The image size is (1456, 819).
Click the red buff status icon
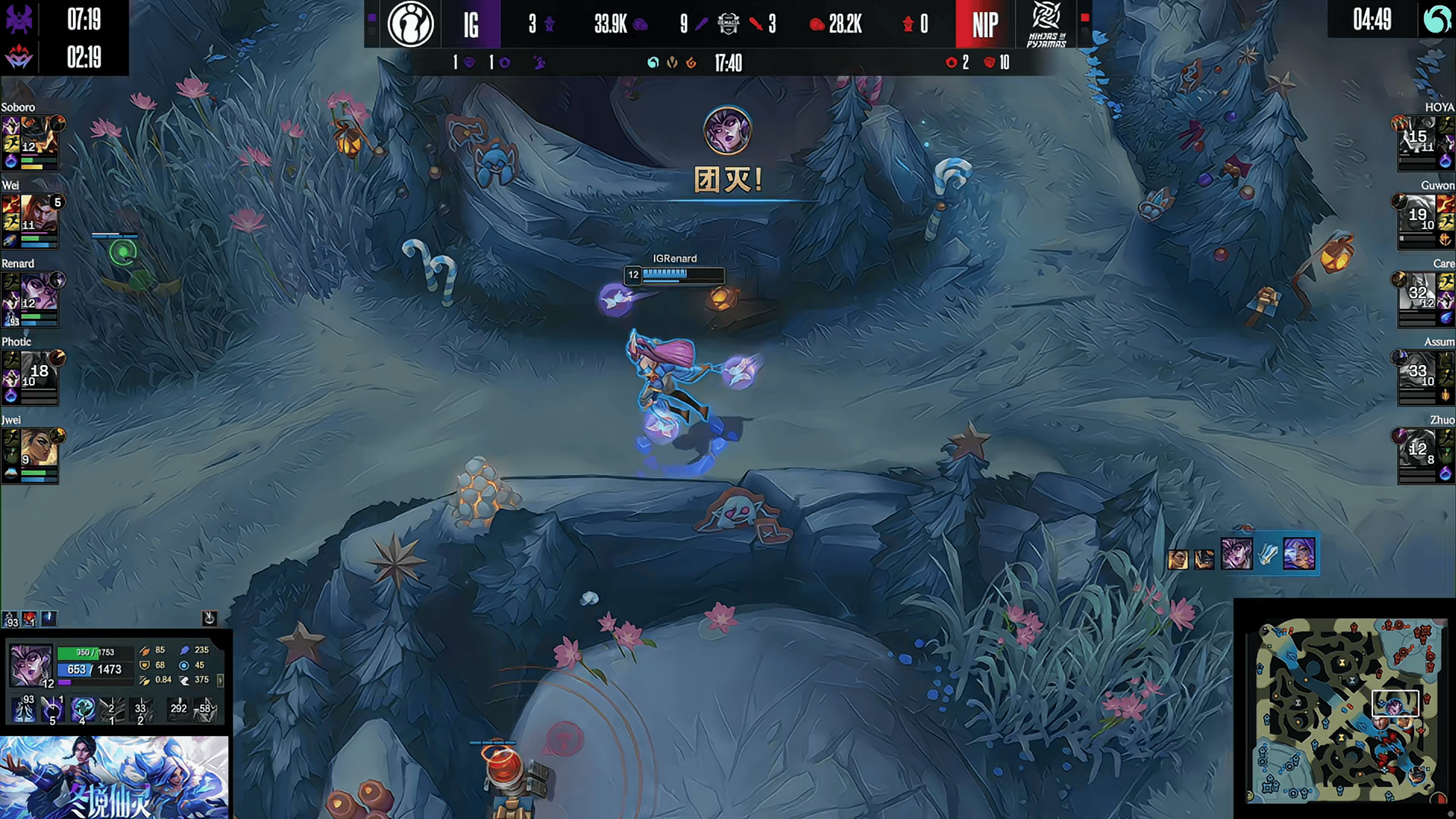tap(30, 619)
